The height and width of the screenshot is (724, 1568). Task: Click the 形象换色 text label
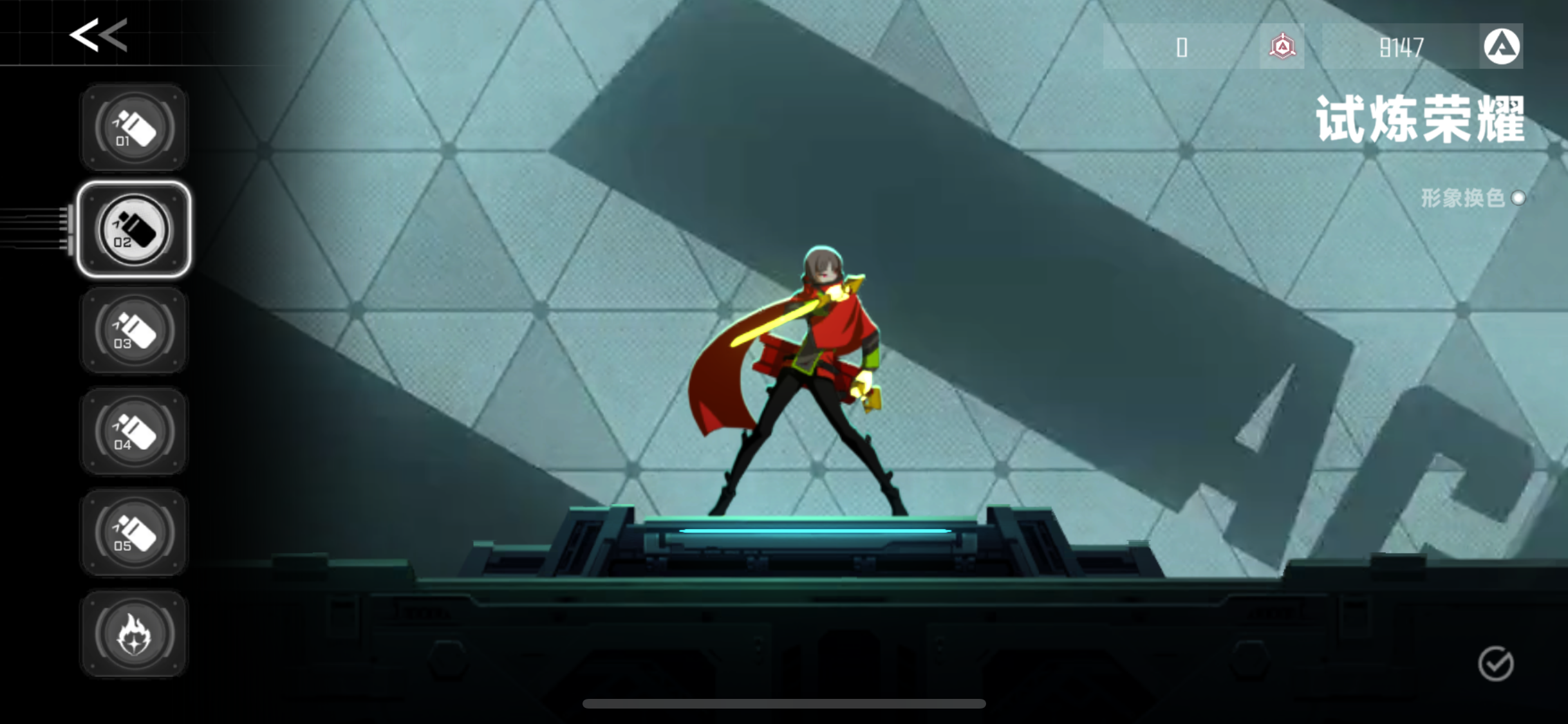(x=1461, y=198)
